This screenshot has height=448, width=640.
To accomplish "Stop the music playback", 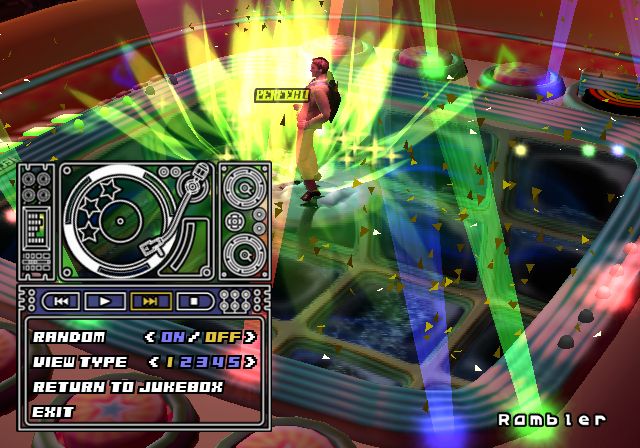I will [194, 300].
